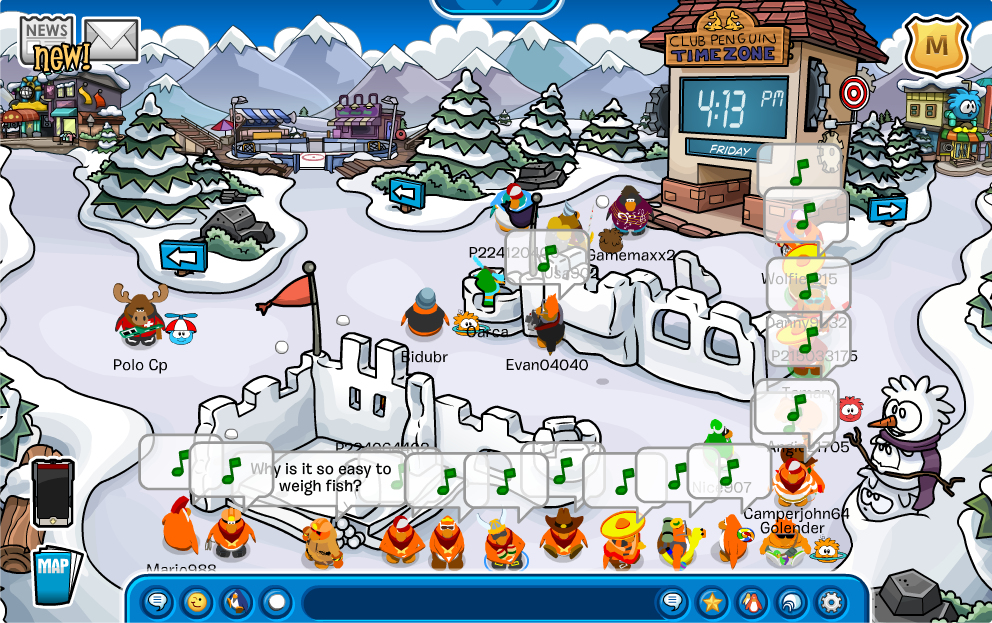Check the mail envelope inbox
This screenshot has height=623, width=992.
pos(111,39)
